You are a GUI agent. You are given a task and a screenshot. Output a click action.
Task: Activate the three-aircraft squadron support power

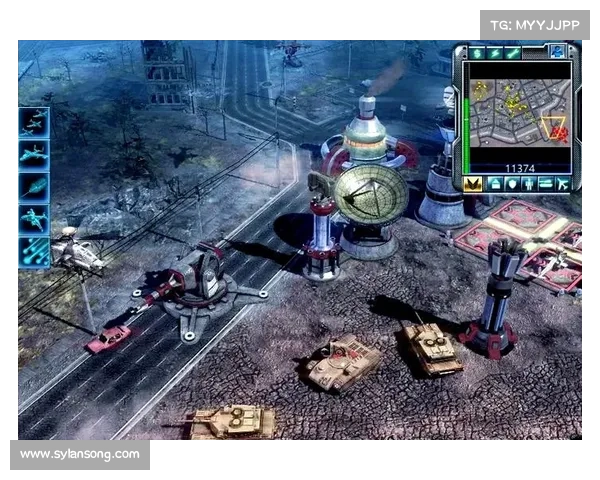point(33,122)
